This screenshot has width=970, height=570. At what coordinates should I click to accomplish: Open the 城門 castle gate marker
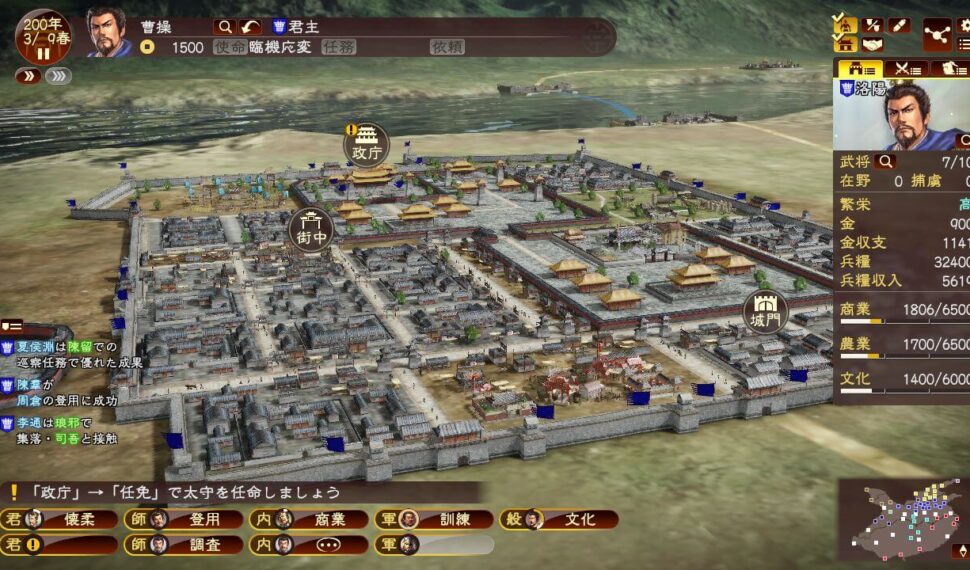click(x=766, y=311)
